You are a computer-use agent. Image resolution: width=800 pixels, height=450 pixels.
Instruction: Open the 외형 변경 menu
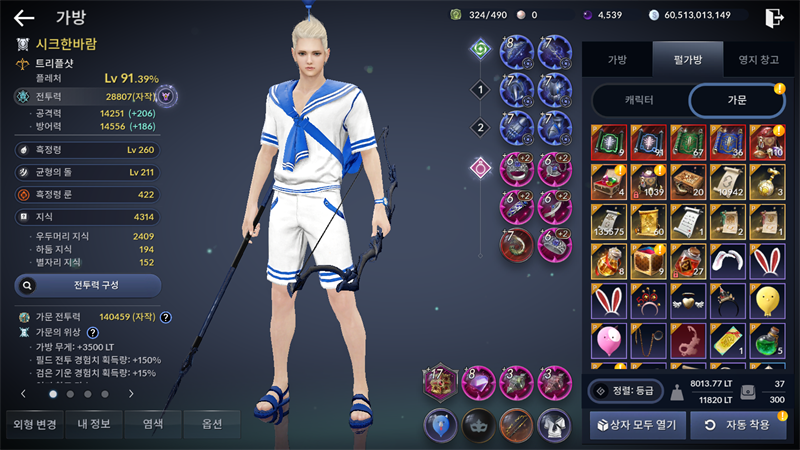tap(35, 425)
